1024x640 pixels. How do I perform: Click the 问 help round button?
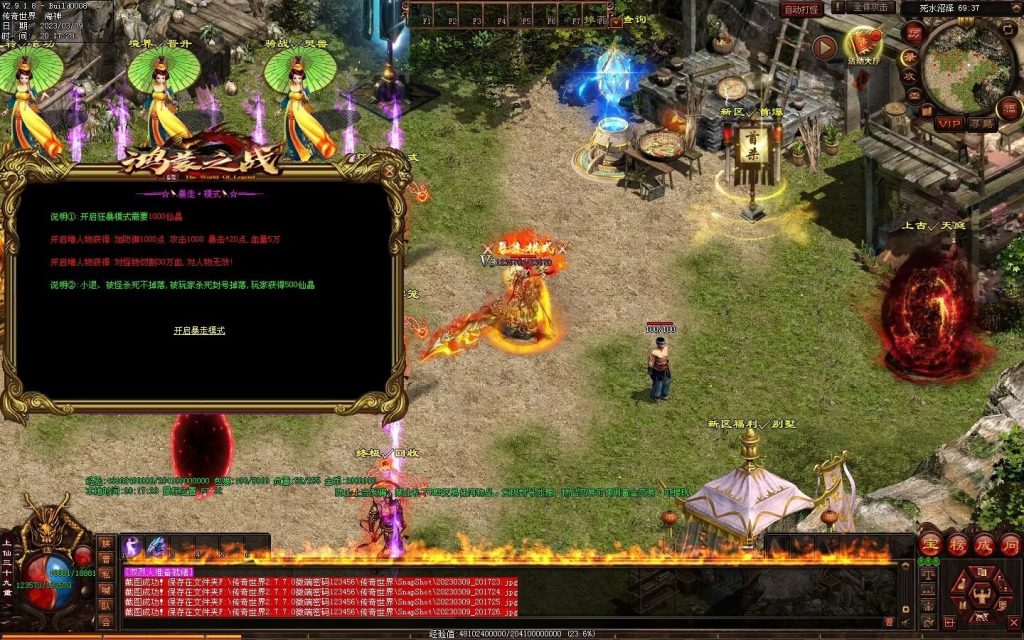point(1009,544)
